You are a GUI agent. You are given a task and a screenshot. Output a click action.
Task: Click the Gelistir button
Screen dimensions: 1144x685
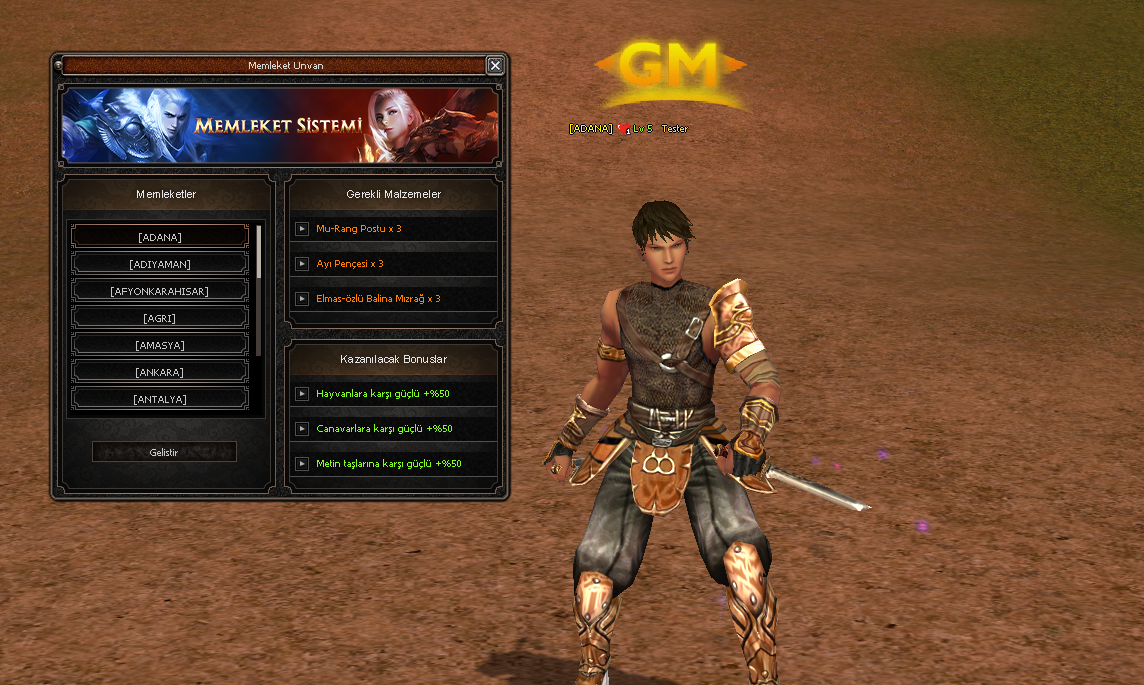click(164, 452)
